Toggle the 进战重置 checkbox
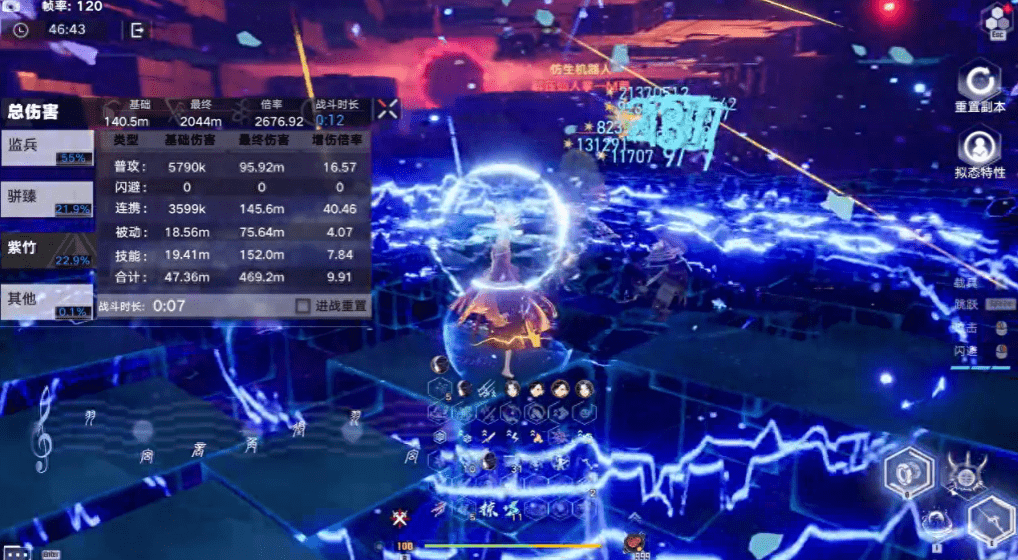The height and width of the screenshot is (560, 1018). coord(303,306)
